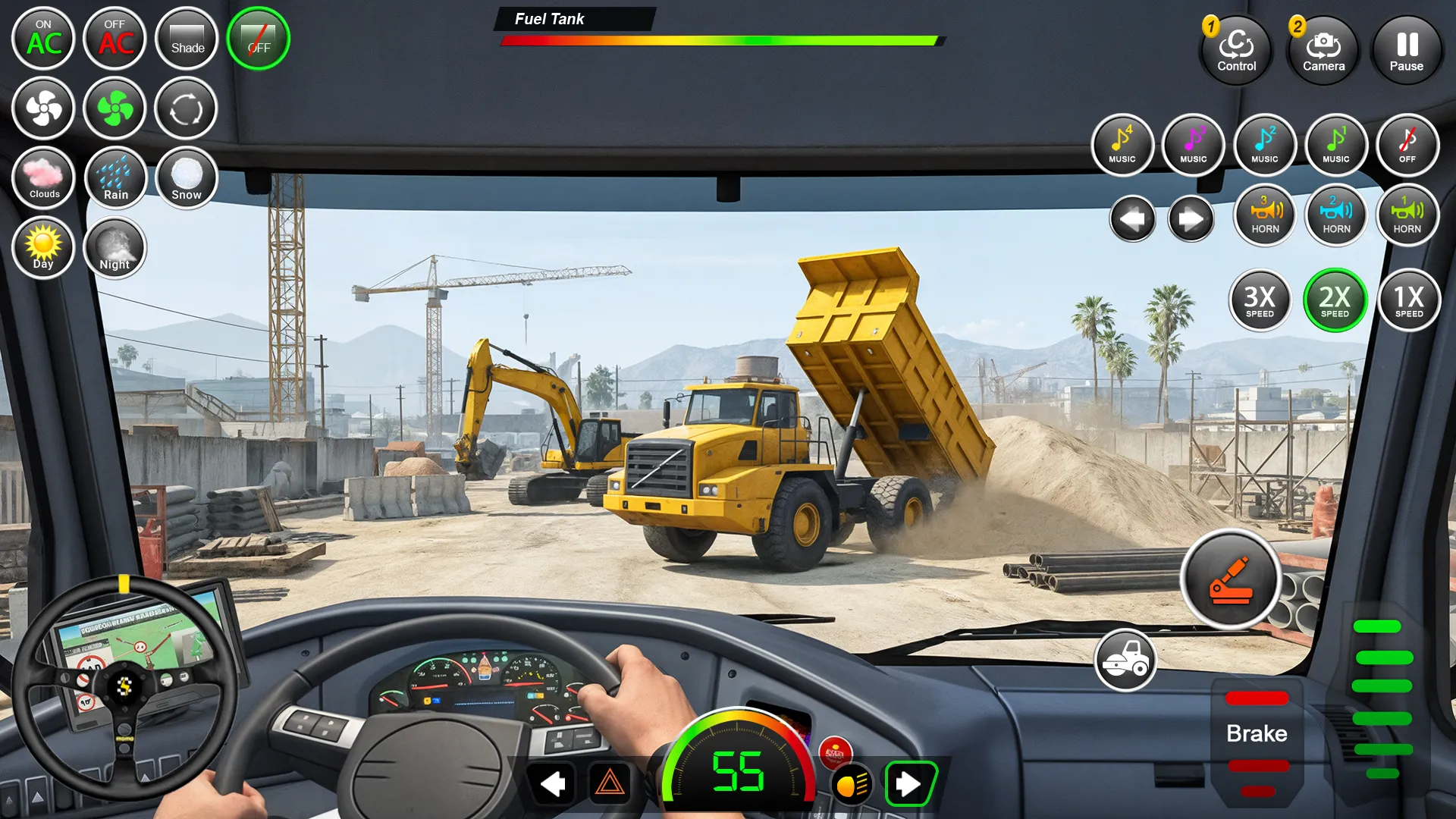
Task: Click the left steering arrow
Action: tap(1132, 219)
